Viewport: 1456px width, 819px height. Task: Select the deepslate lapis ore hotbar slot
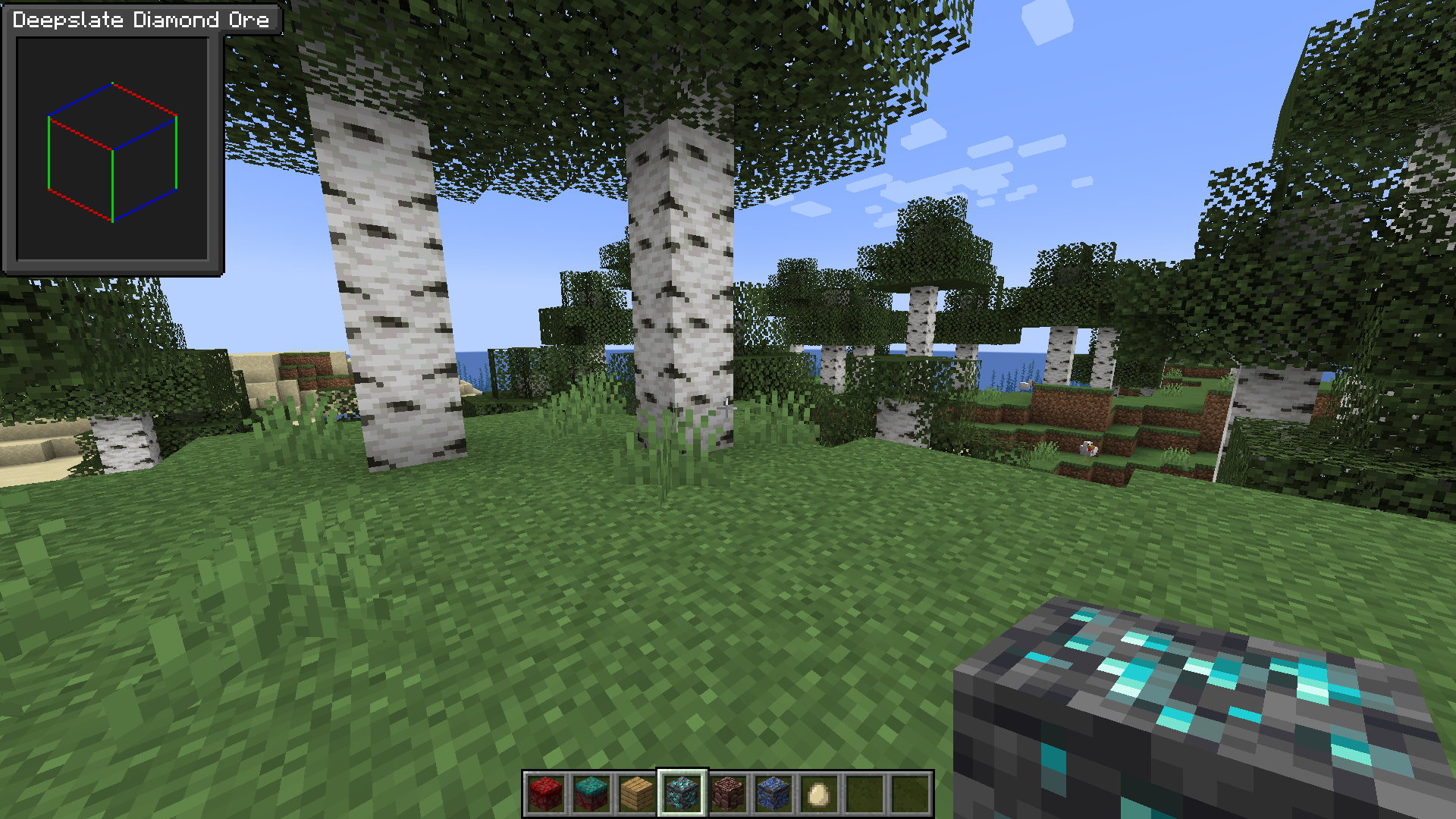pos(773,795)
